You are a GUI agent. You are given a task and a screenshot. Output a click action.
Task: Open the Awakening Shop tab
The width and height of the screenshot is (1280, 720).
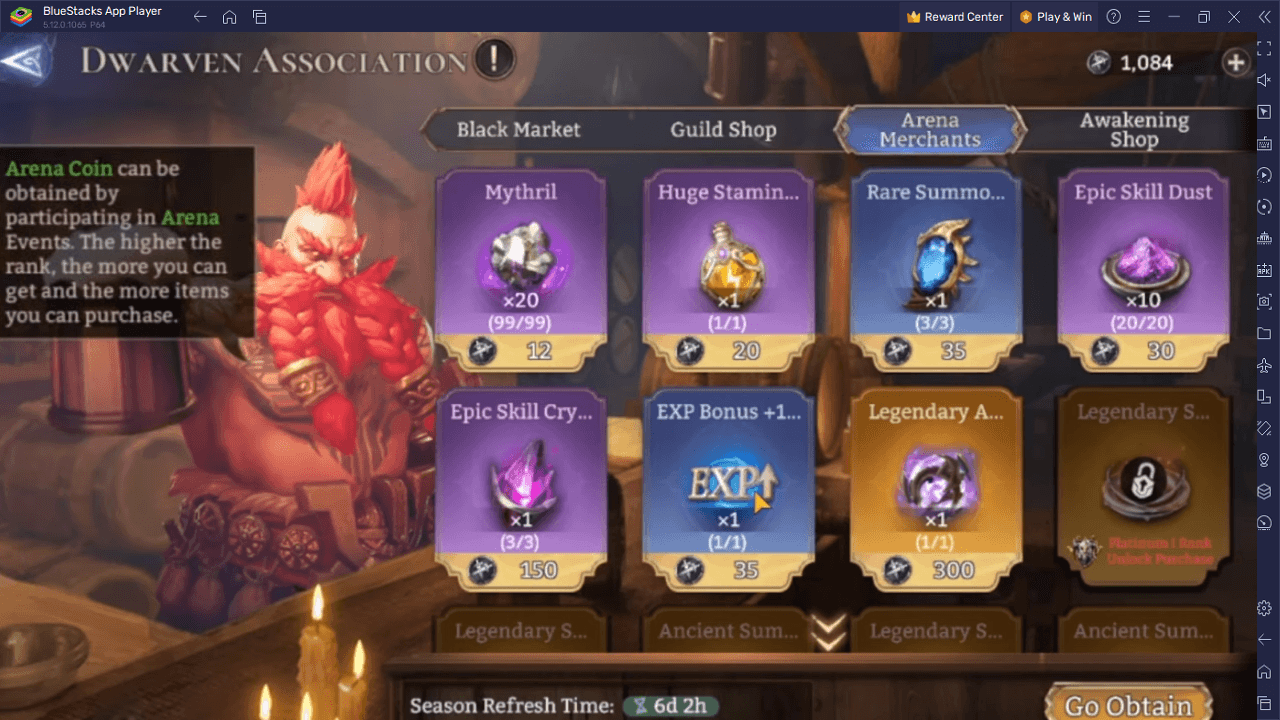click(x=1135, y=129)
